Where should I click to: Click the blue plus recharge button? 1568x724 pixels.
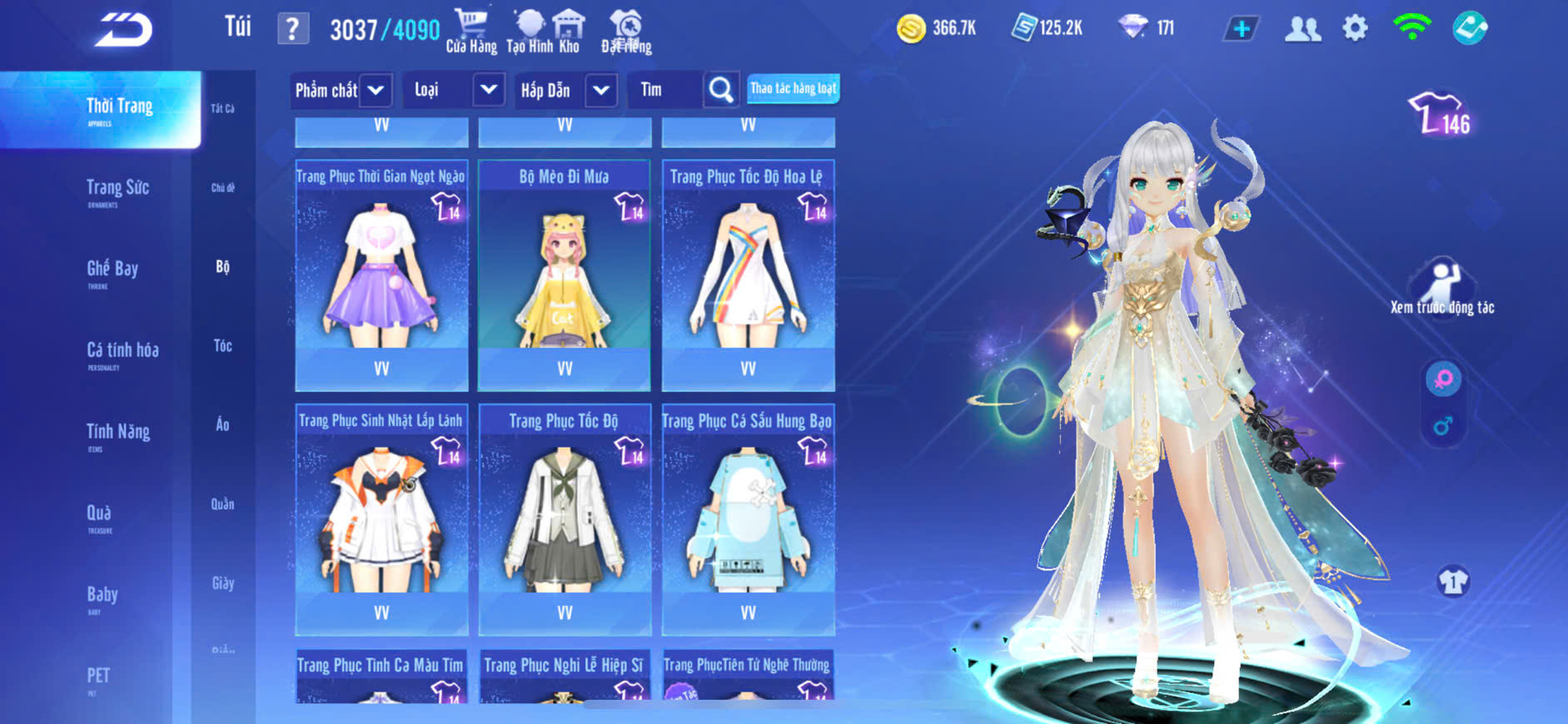[1241, 29]
